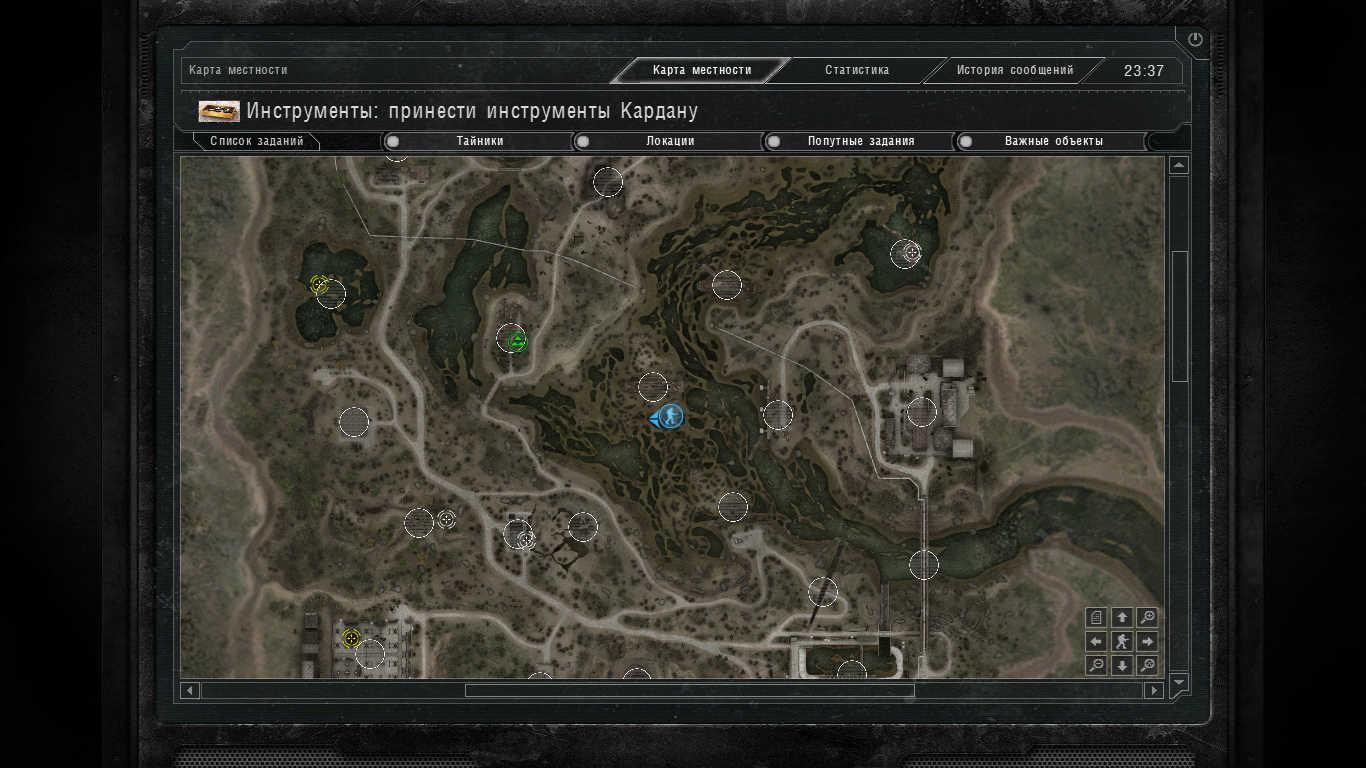Screen dimensions: 1366x768
Task: Open the История сообщений tab
Action: pyautogui.click(x=1014, y=70)
